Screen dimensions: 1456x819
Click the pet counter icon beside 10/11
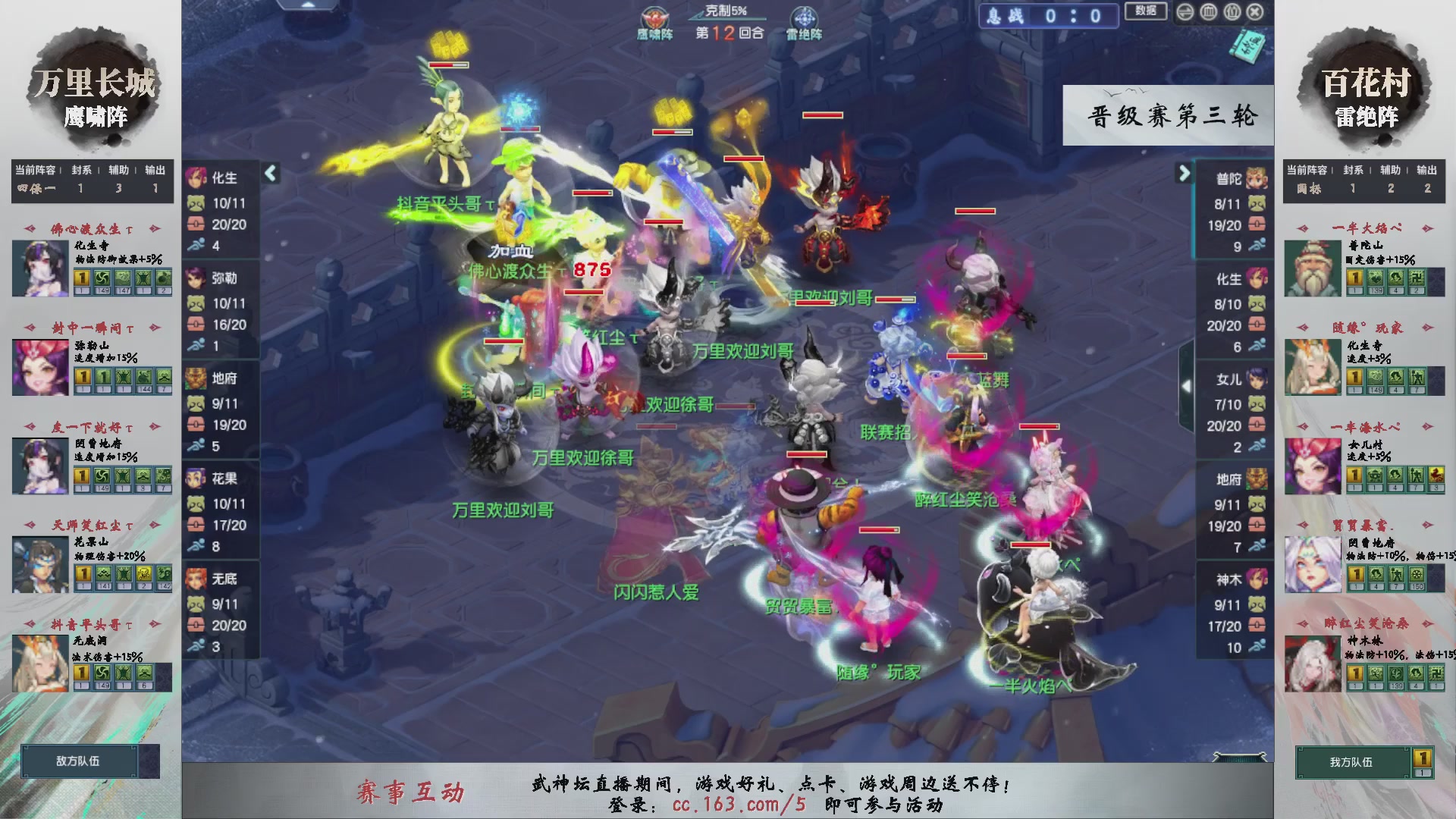tap(196, 202)
